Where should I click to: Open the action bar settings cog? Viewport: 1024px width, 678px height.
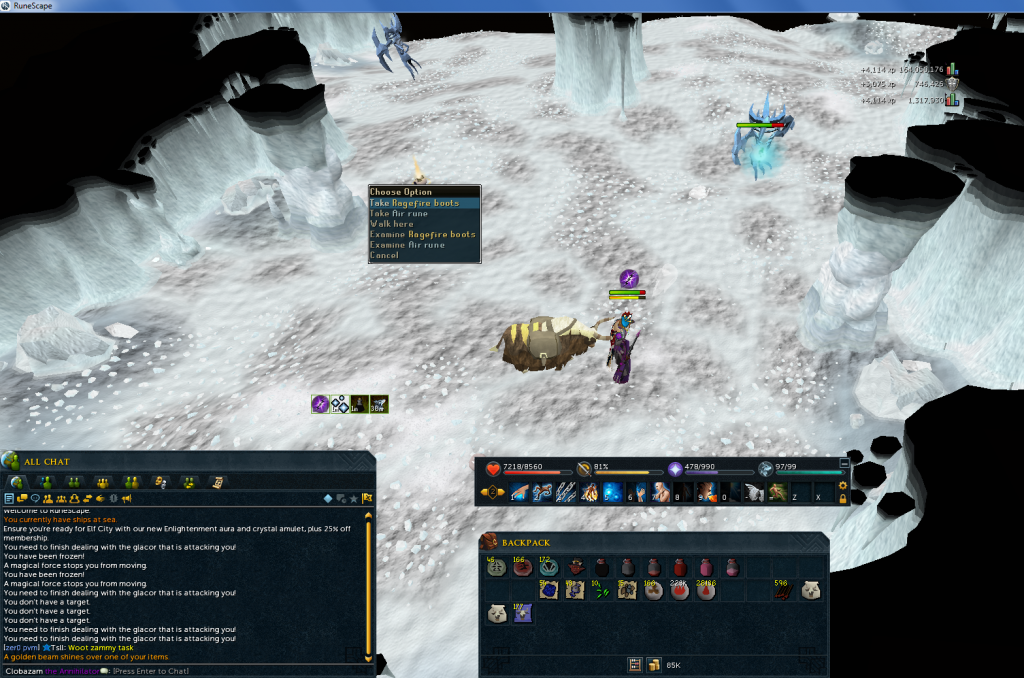[843, 485]
